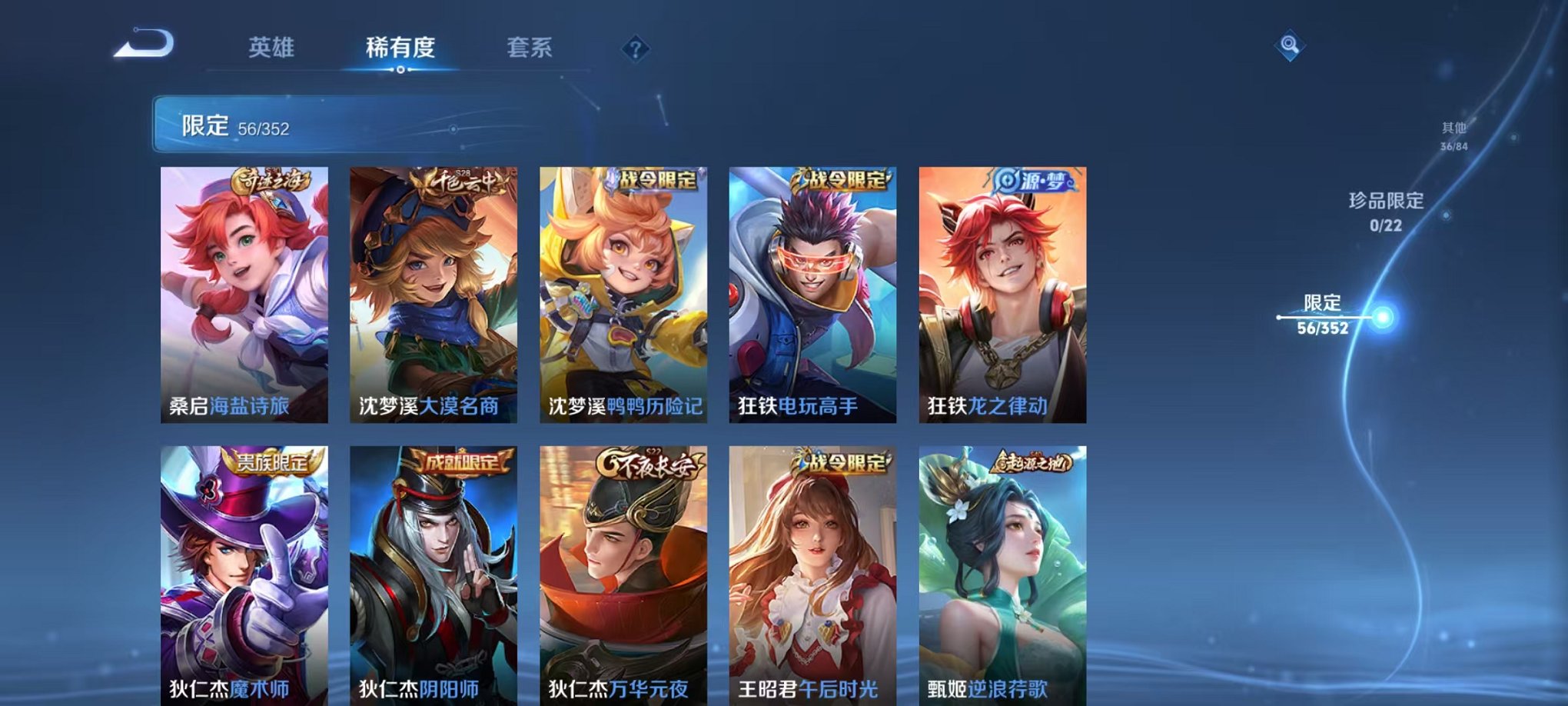
Task: Click the search magnifier icon at top right
Action: (x=1291, y=45)
